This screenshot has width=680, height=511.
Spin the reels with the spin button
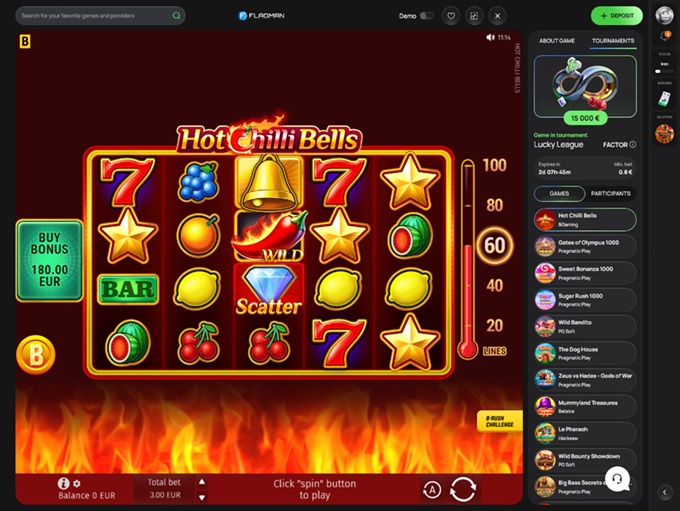(x=463, y=489)
